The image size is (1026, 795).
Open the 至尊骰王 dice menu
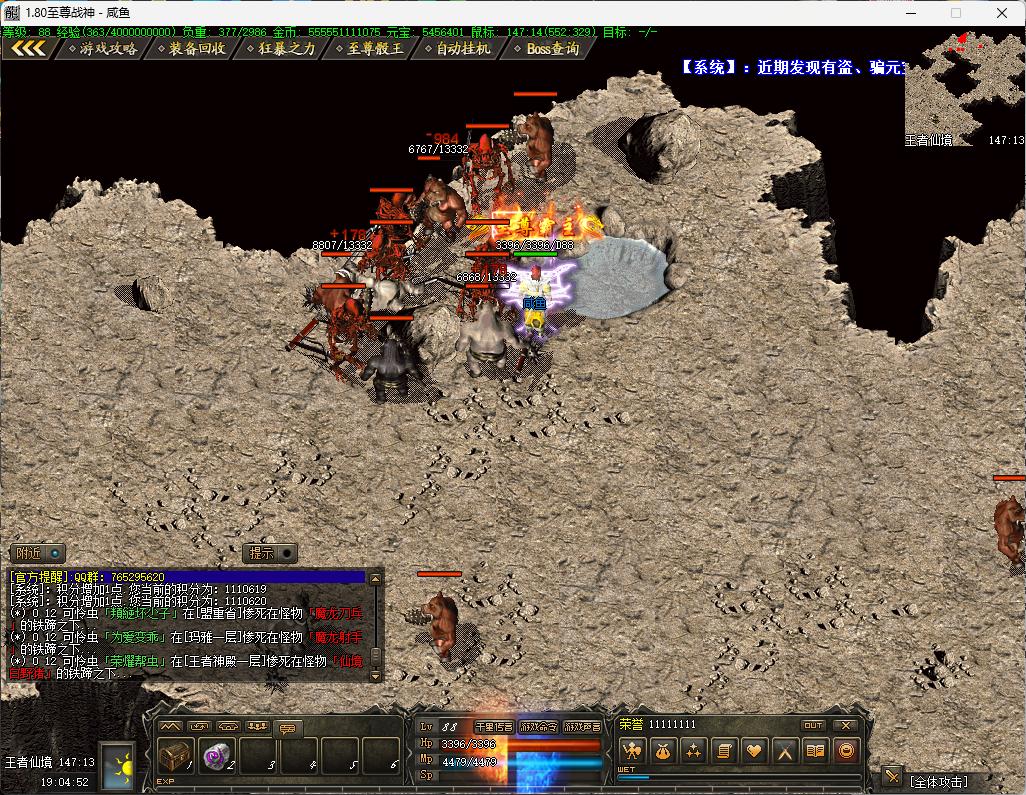371,48
